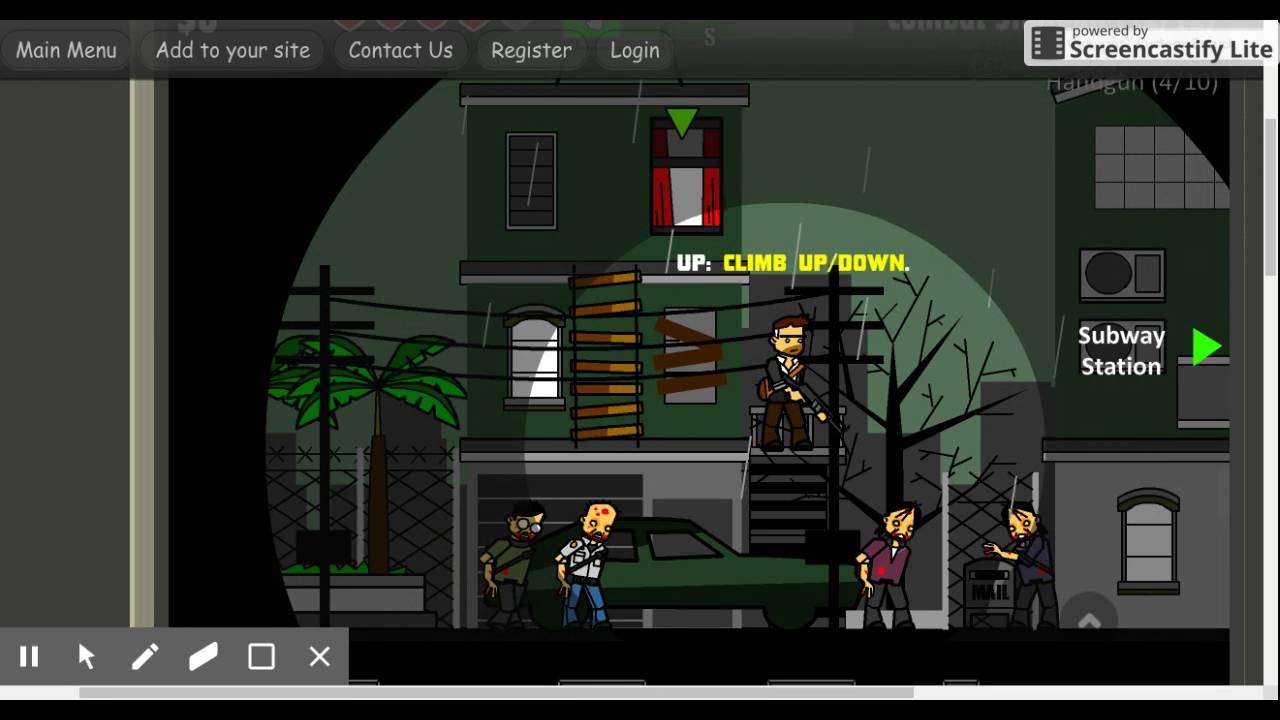Click the X to clear annotations
Screen dimensions: 1280x720
319,657
